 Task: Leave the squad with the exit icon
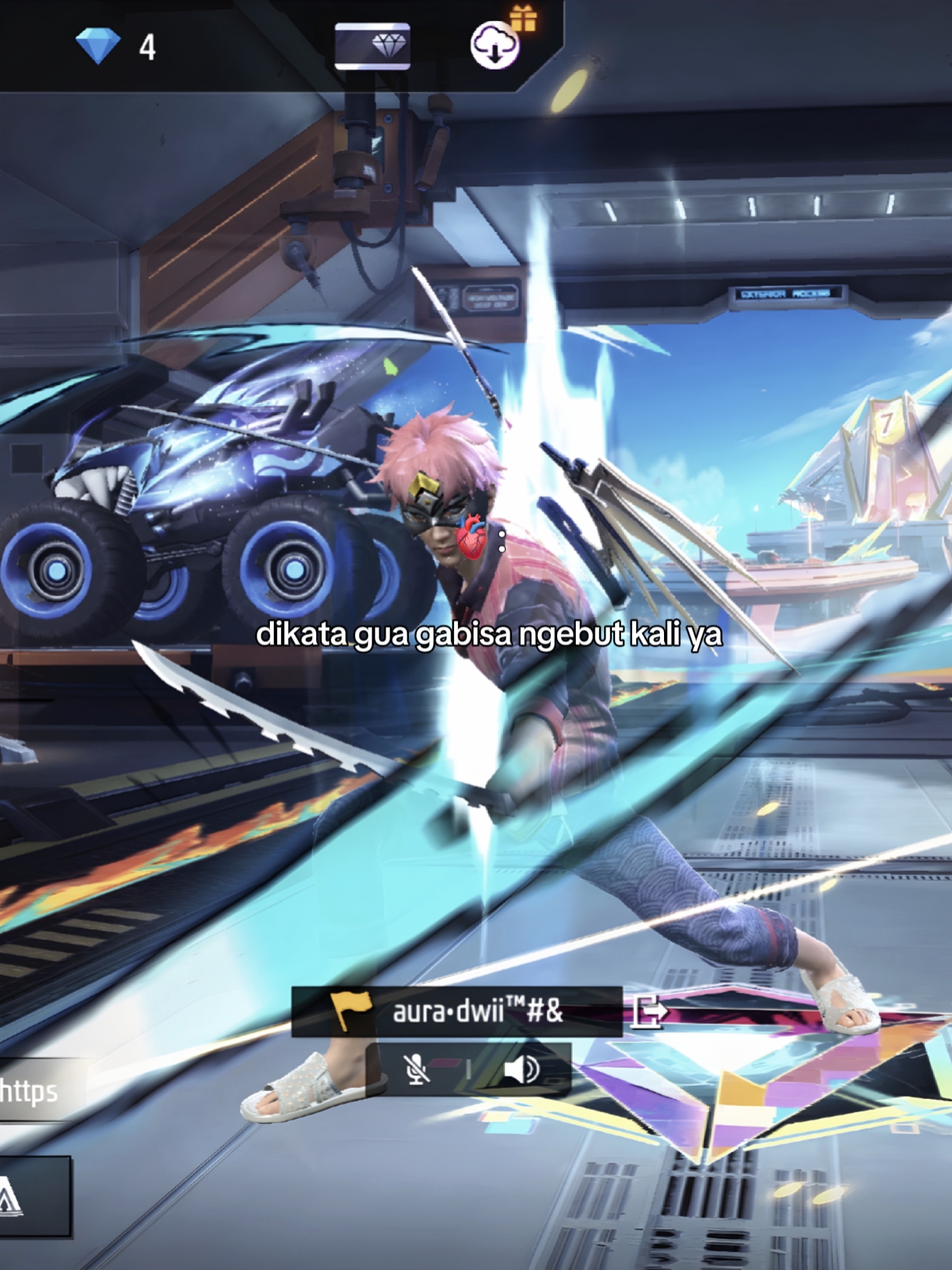(x=649, y=1012)
